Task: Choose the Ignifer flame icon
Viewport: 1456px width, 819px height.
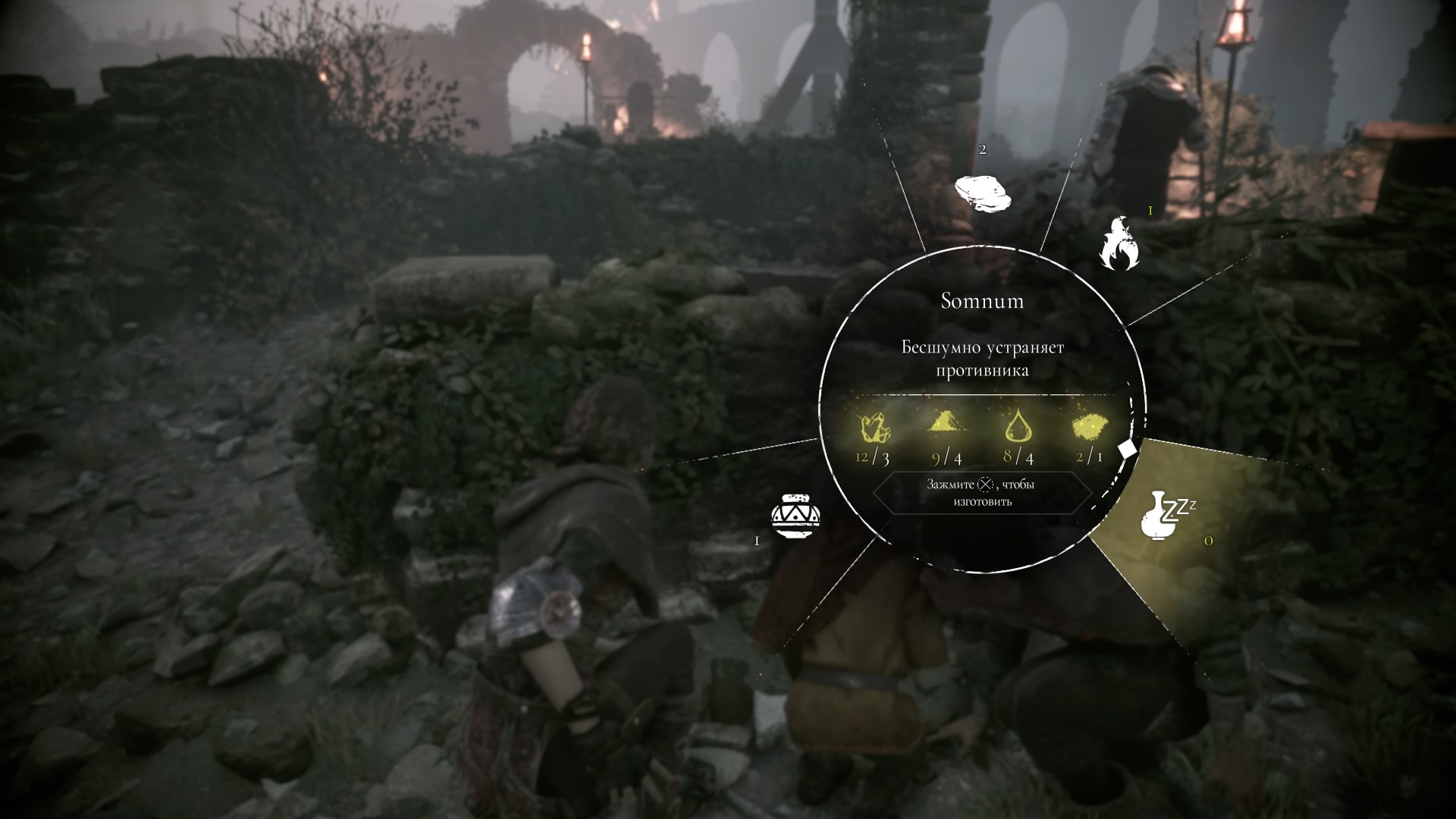Action: [1119, 244]
